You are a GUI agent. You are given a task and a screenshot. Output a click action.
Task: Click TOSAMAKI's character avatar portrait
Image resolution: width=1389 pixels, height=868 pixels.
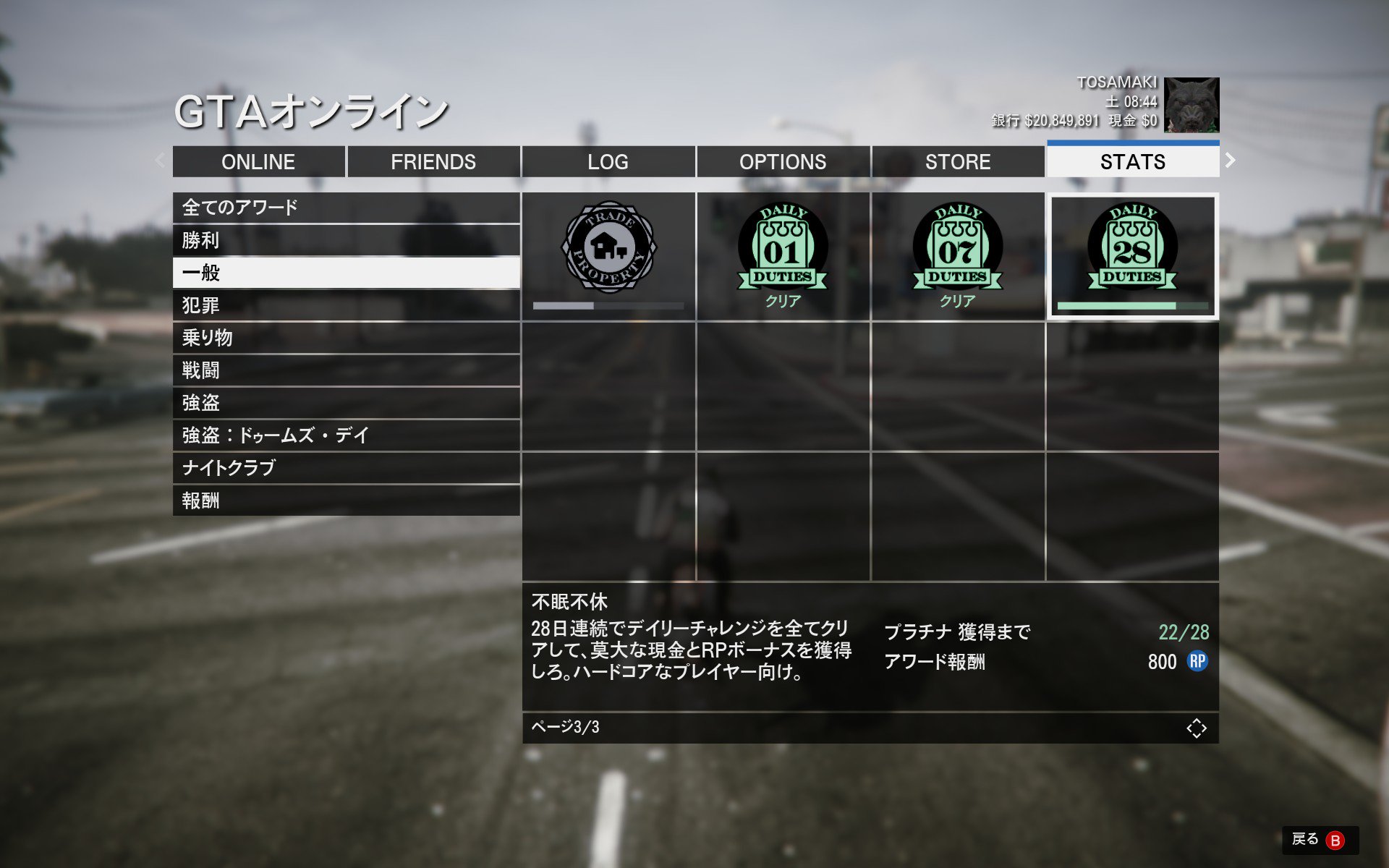(1191, 106)
